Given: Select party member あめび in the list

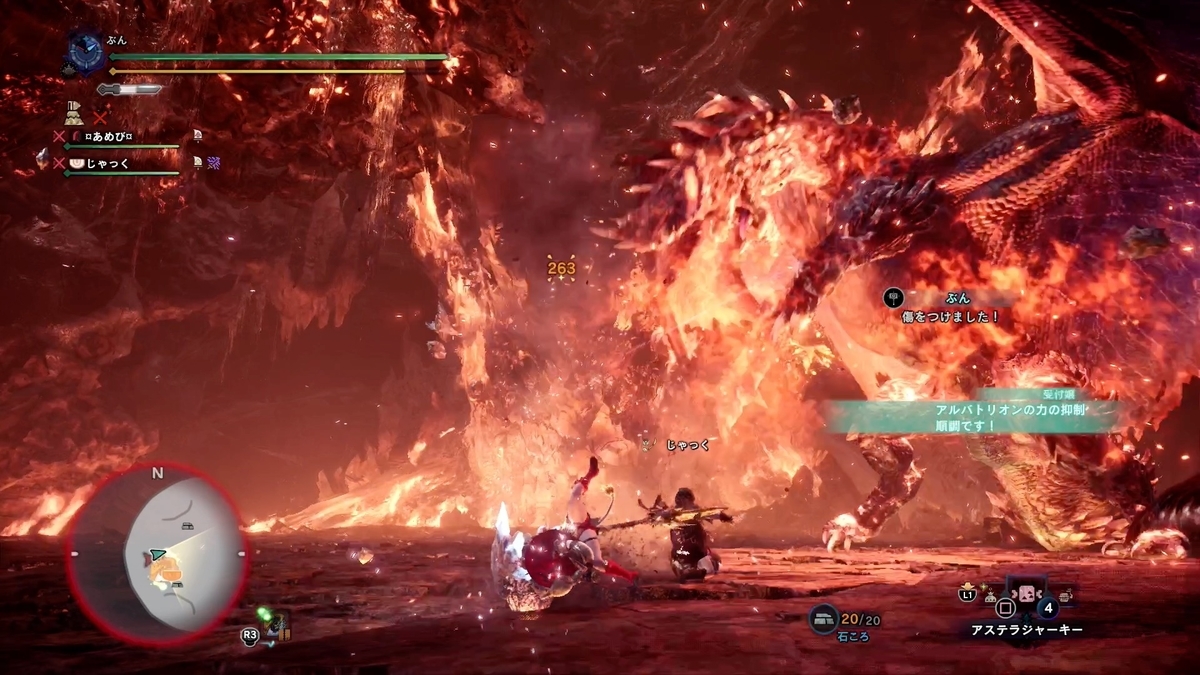Looking at the screenshot, I should tap(107, 136).
